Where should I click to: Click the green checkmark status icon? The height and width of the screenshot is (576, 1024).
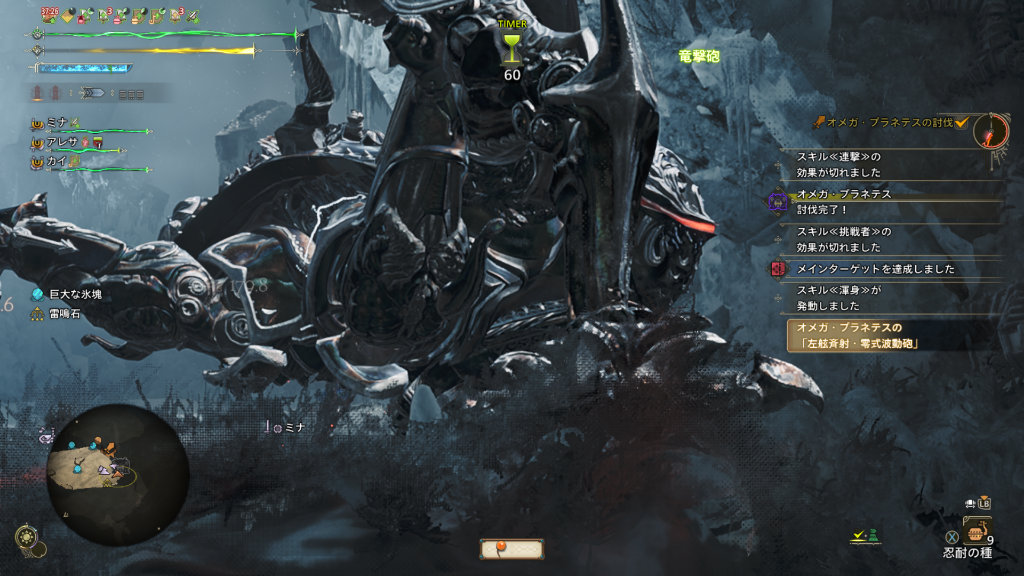(858, 537)
